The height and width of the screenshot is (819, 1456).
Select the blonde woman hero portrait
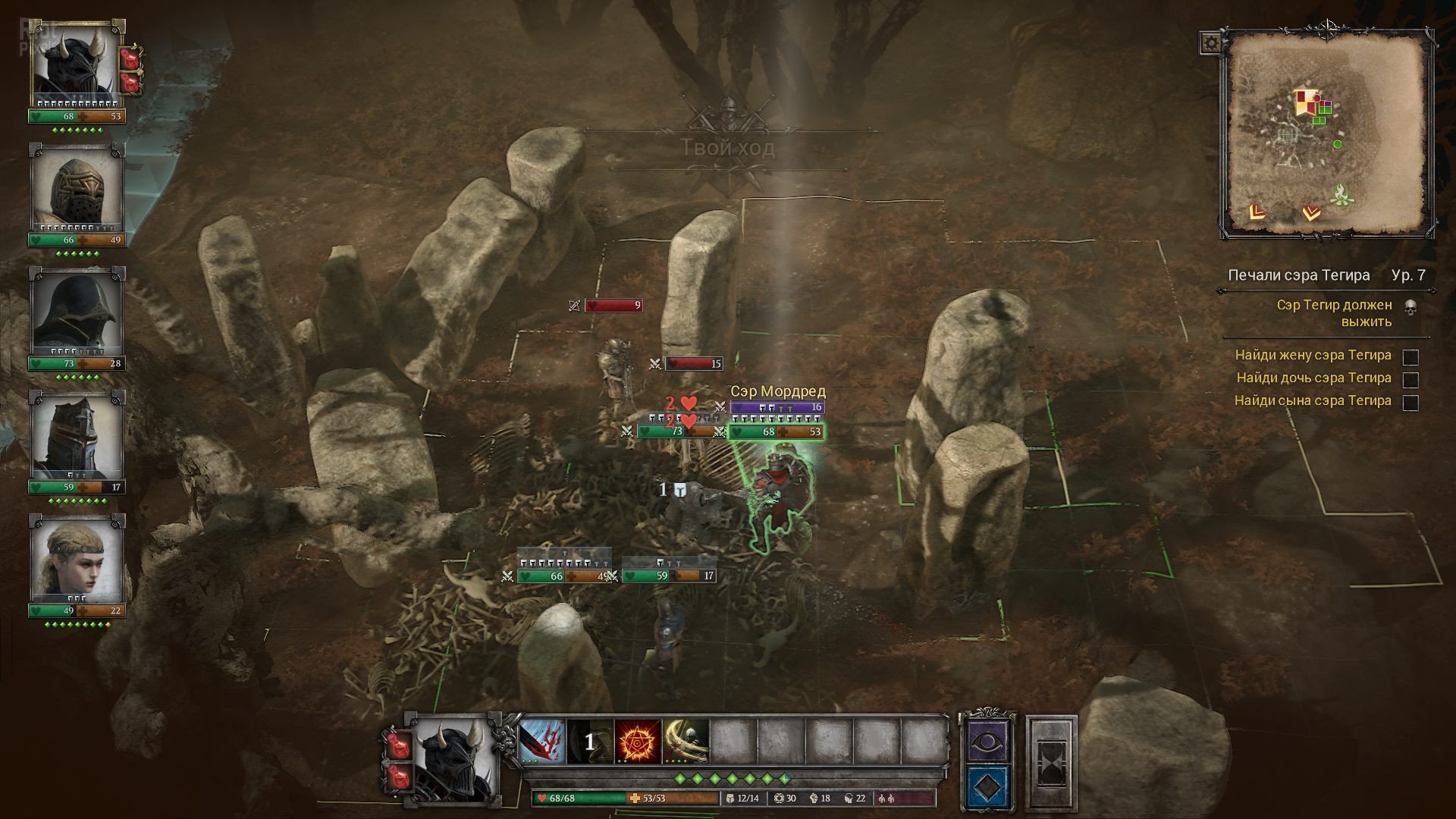pos(77,561)
